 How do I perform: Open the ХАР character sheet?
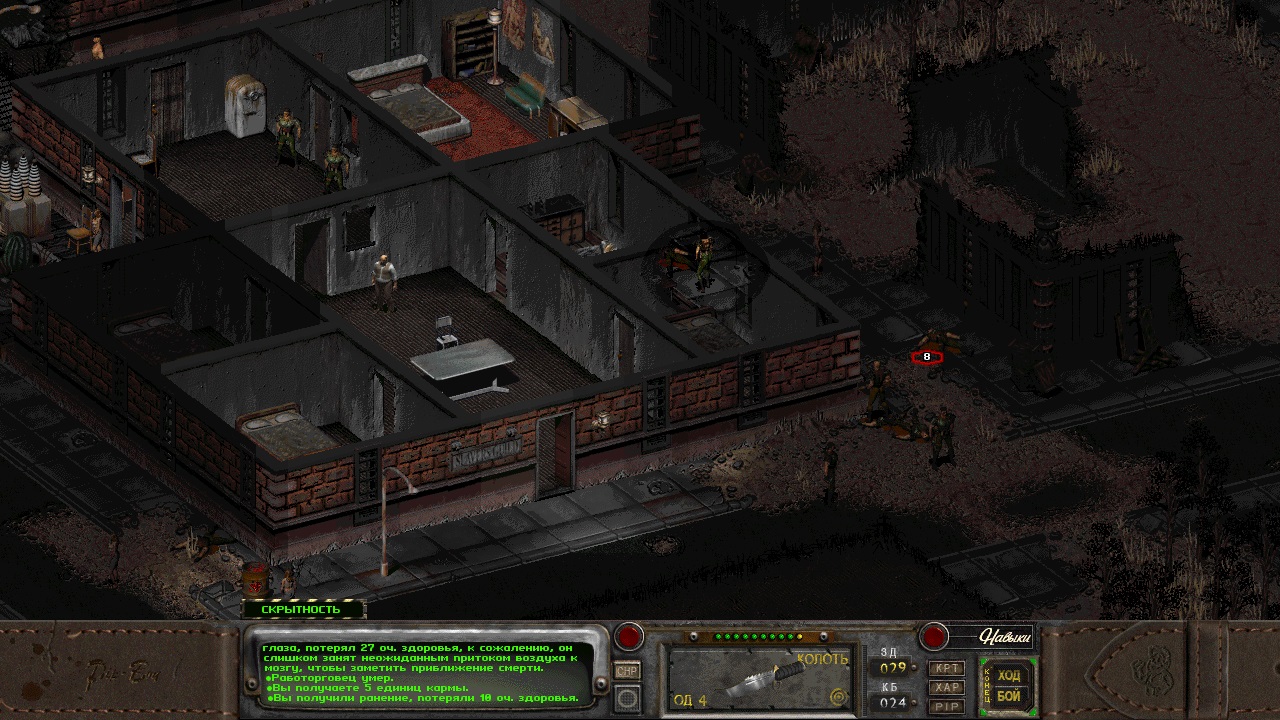pyautogui.click(x=946, y=687)
